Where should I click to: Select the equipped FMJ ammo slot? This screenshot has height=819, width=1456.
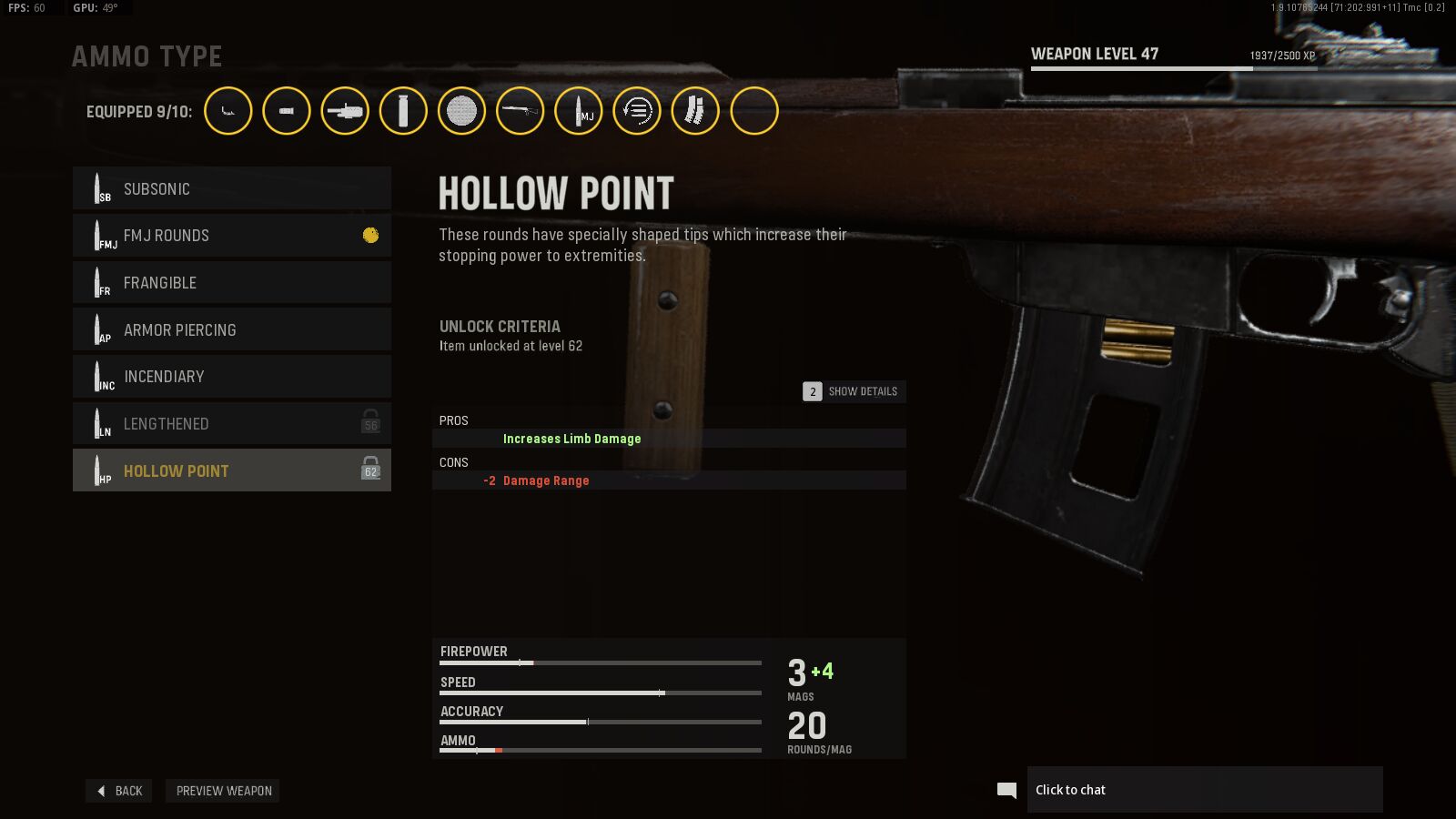coord(579,111)
